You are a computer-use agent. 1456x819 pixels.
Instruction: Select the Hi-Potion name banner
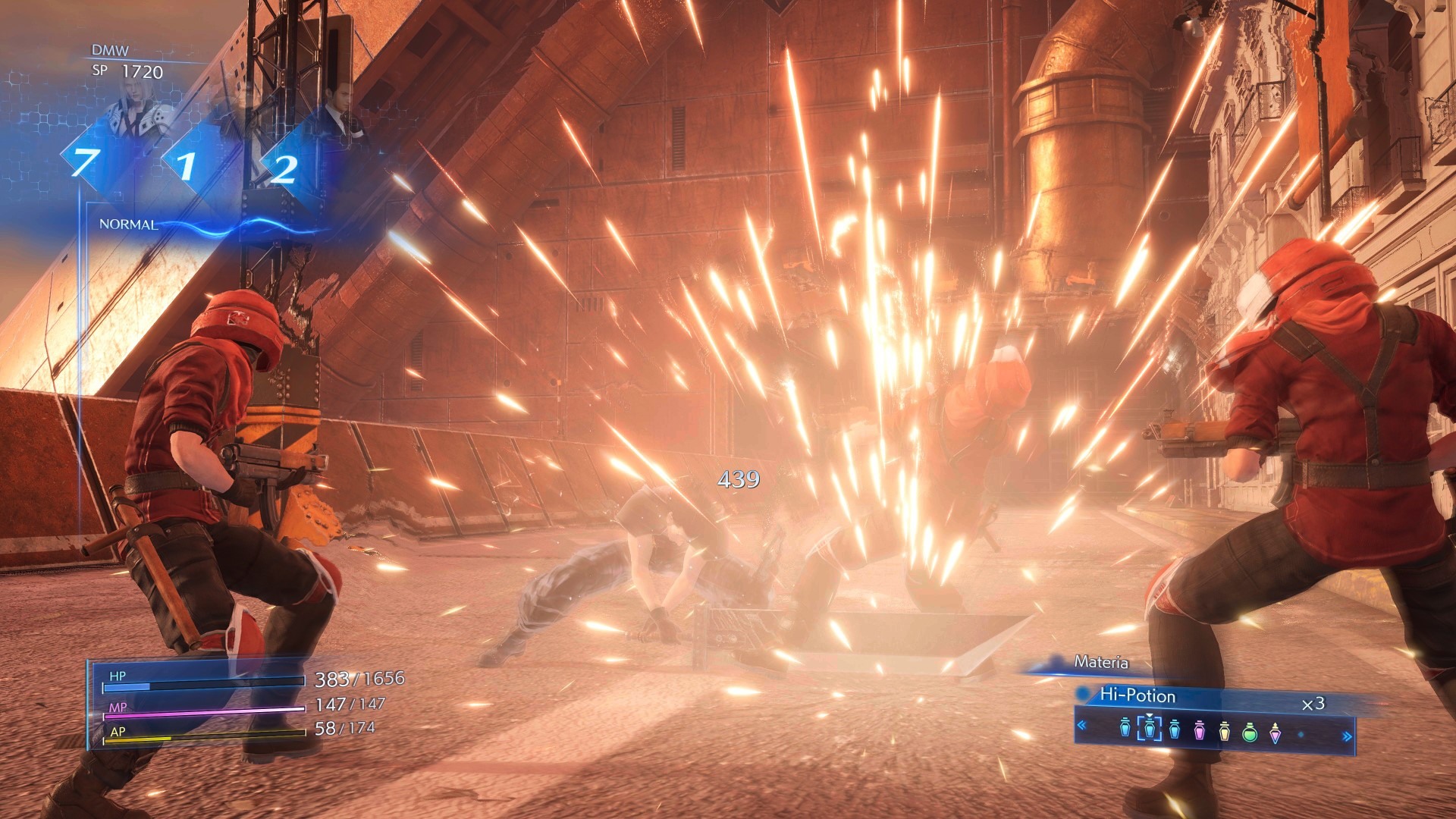pyautogui.click(x=1137, y=695)
